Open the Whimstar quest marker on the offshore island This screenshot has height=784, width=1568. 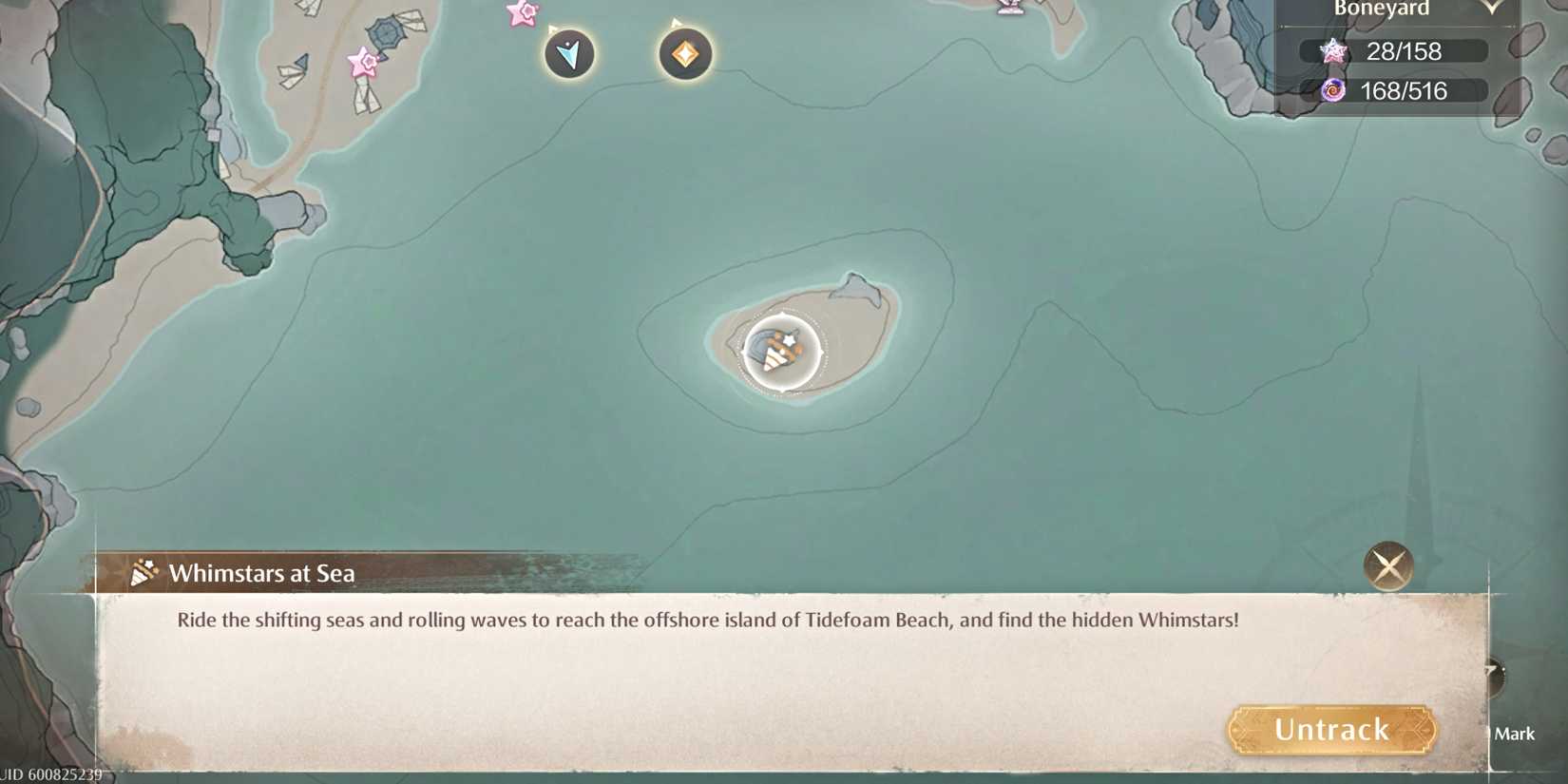pos(779,352)
